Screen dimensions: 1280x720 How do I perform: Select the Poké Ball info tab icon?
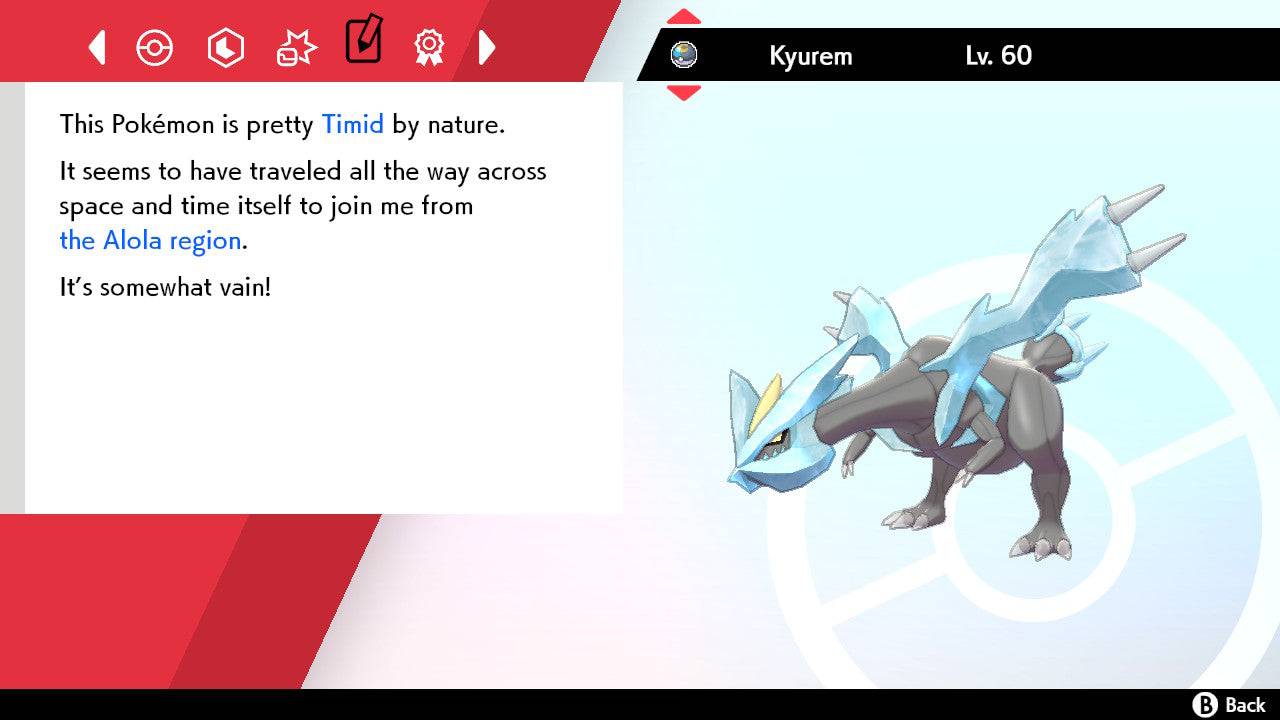tap(155, 47)
